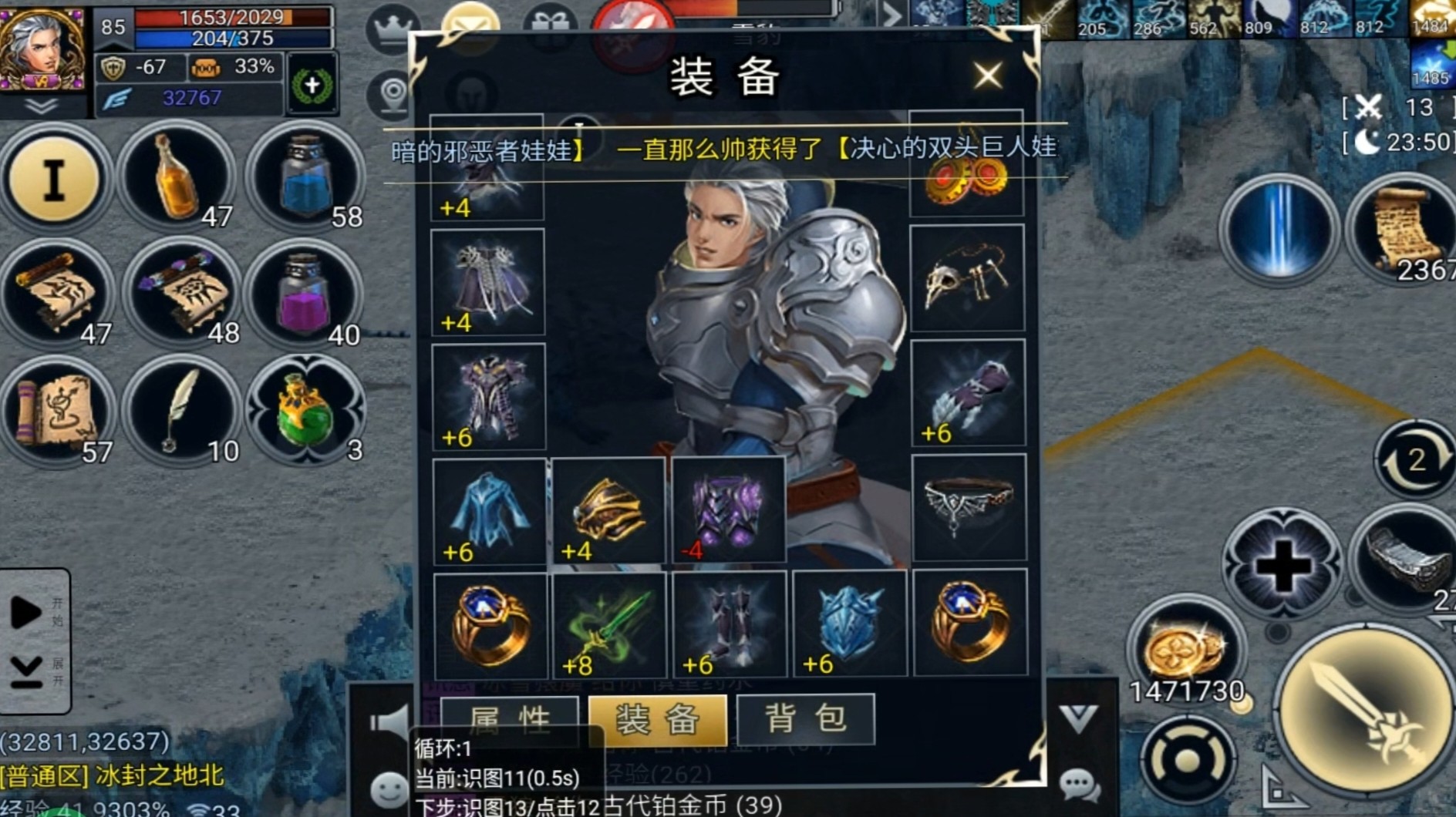Use the purple potion hotbar item

tap(305, 296)
